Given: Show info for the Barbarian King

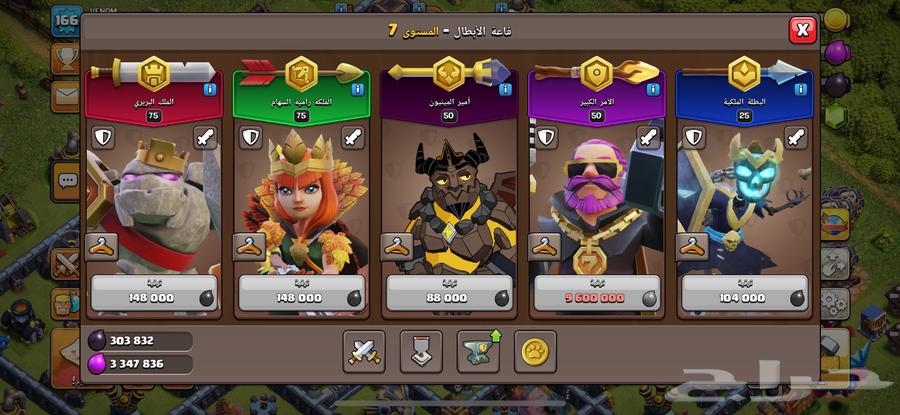Looking at the screenshot, I should click(210, 90).
